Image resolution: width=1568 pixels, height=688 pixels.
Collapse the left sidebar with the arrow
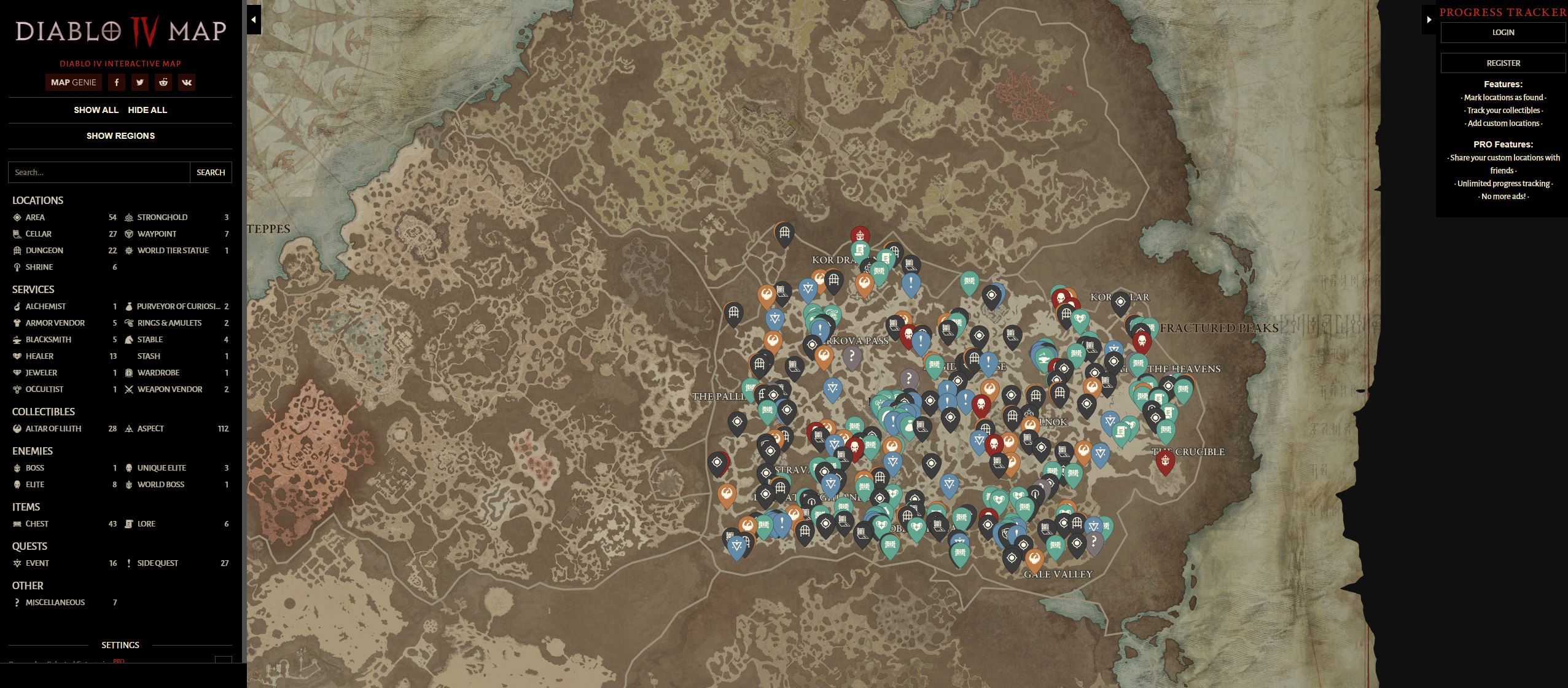point(252,19)
